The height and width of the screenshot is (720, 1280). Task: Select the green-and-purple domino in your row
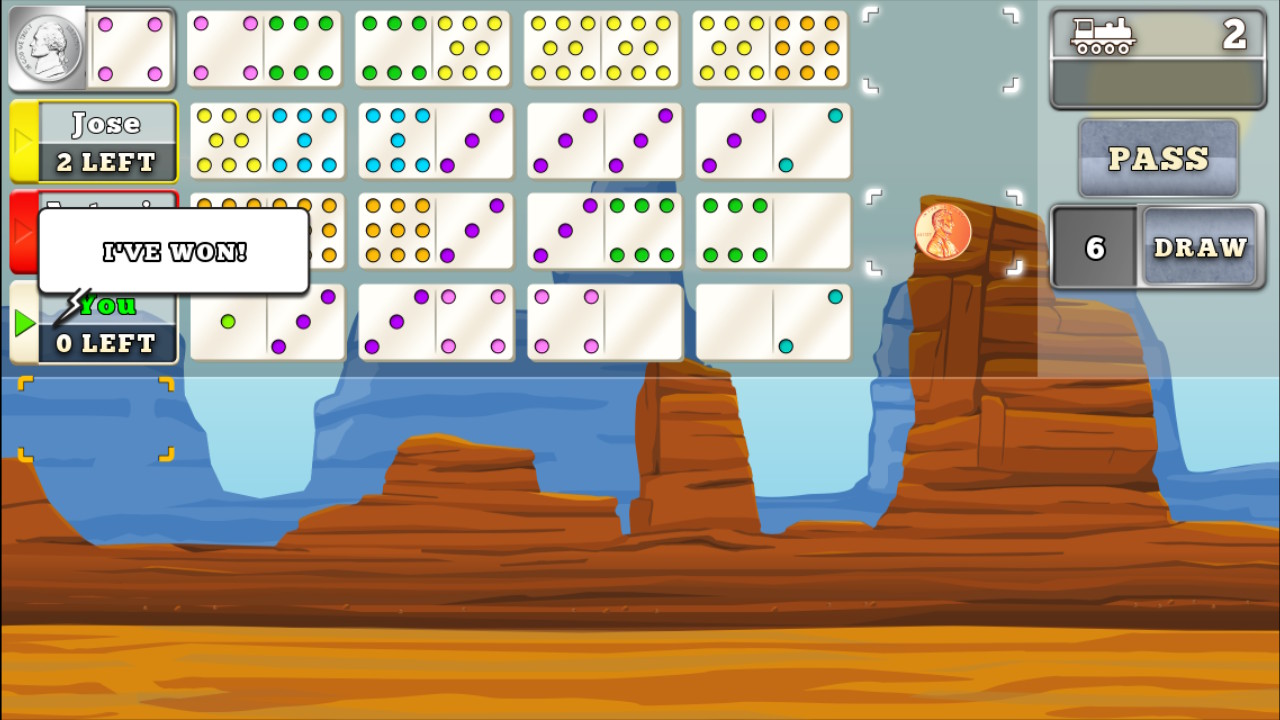(x=268, y=322)
